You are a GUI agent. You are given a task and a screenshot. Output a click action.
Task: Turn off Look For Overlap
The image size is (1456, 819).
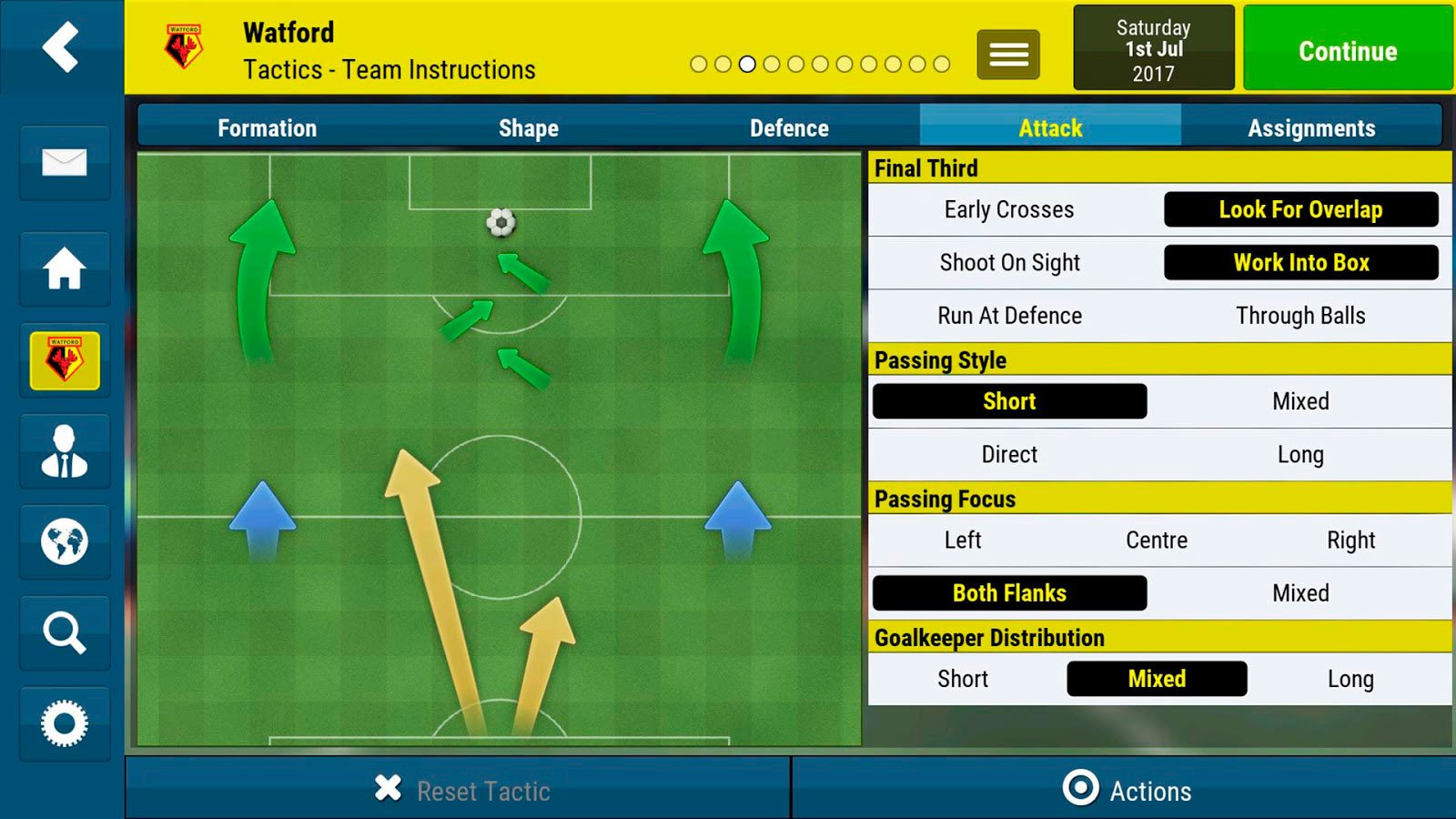1300,210
